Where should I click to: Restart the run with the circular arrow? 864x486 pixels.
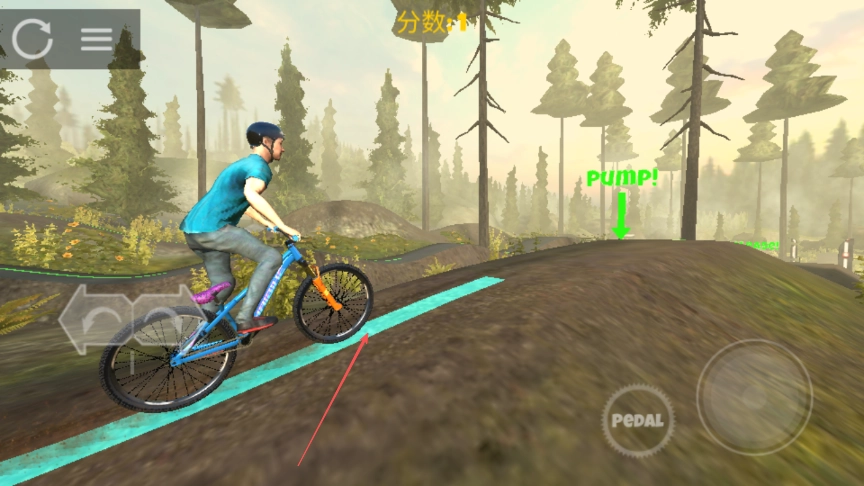[x=32, y=39]
